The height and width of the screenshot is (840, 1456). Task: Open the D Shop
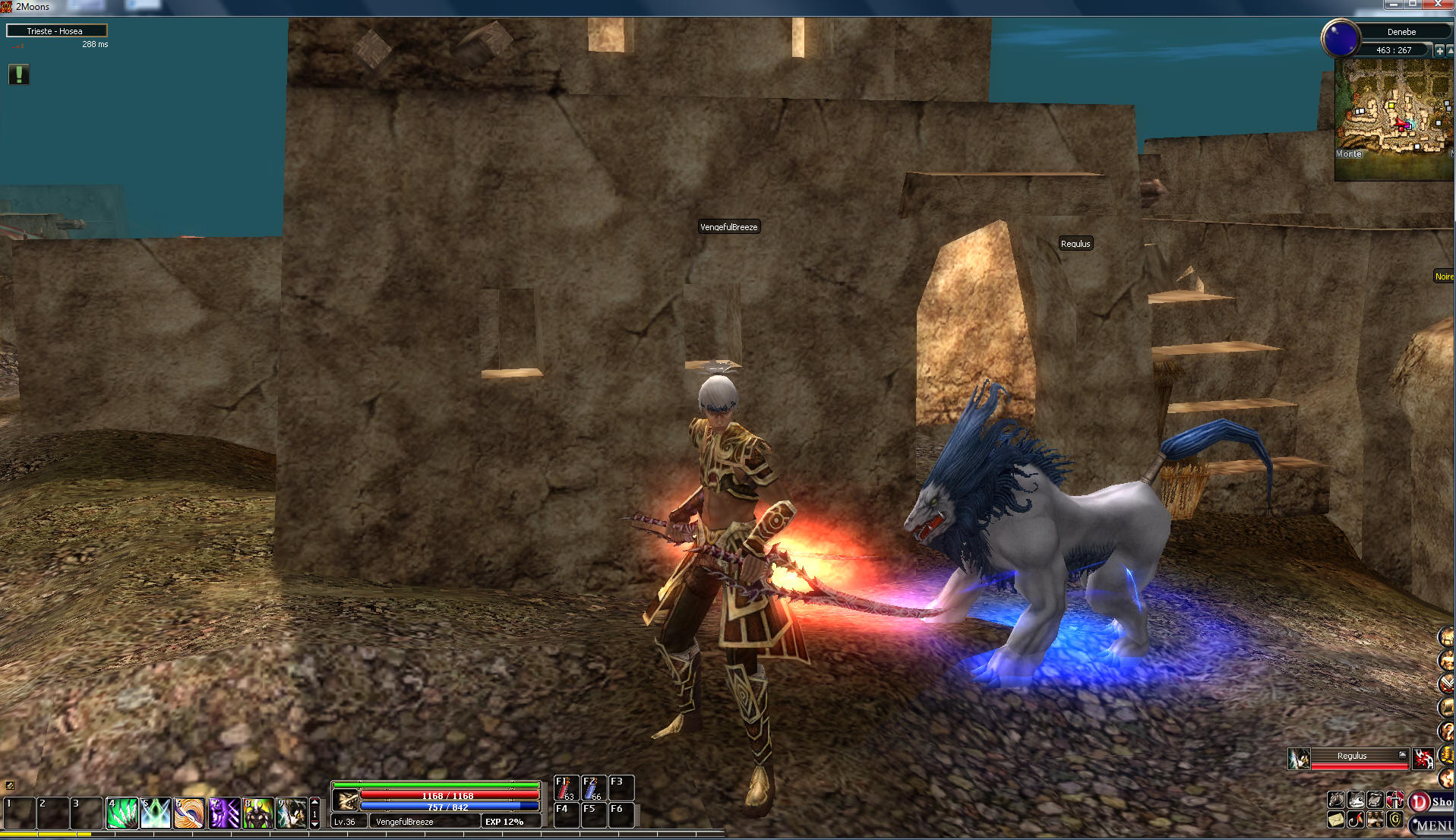click(1432, 801)
